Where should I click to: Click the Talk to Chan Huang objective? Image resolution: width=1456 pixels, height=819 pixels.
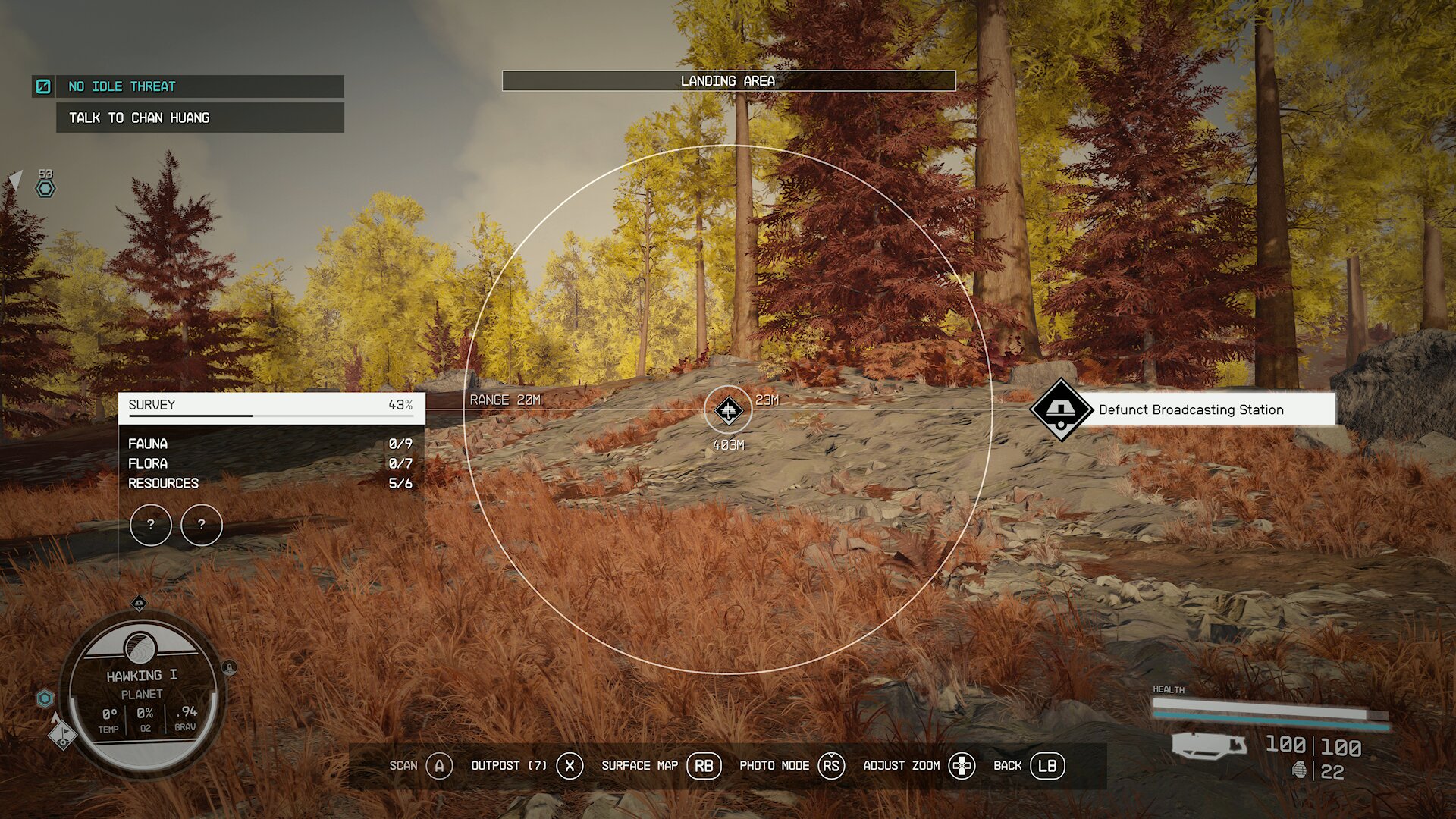point(199,118)
